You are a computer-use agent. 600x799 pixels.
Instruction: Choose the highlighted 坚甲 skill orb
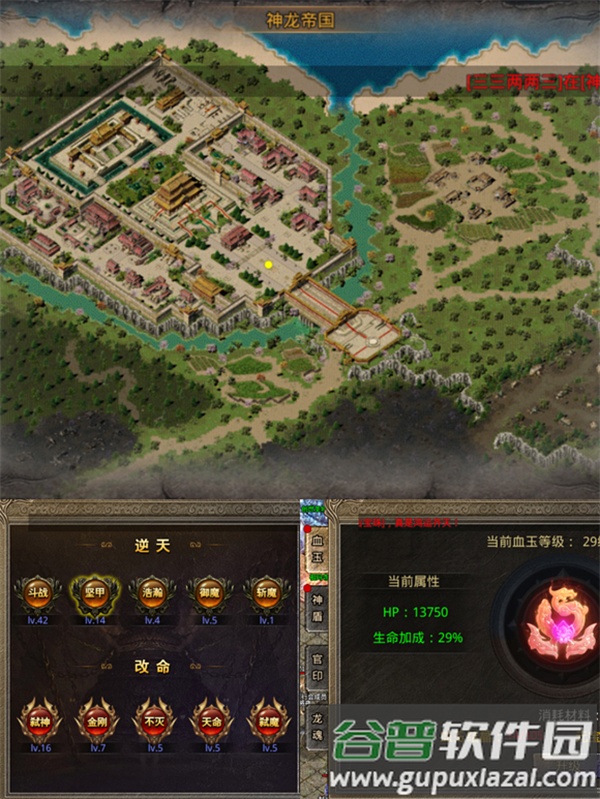pyautogui.click(x=94, y=594)
